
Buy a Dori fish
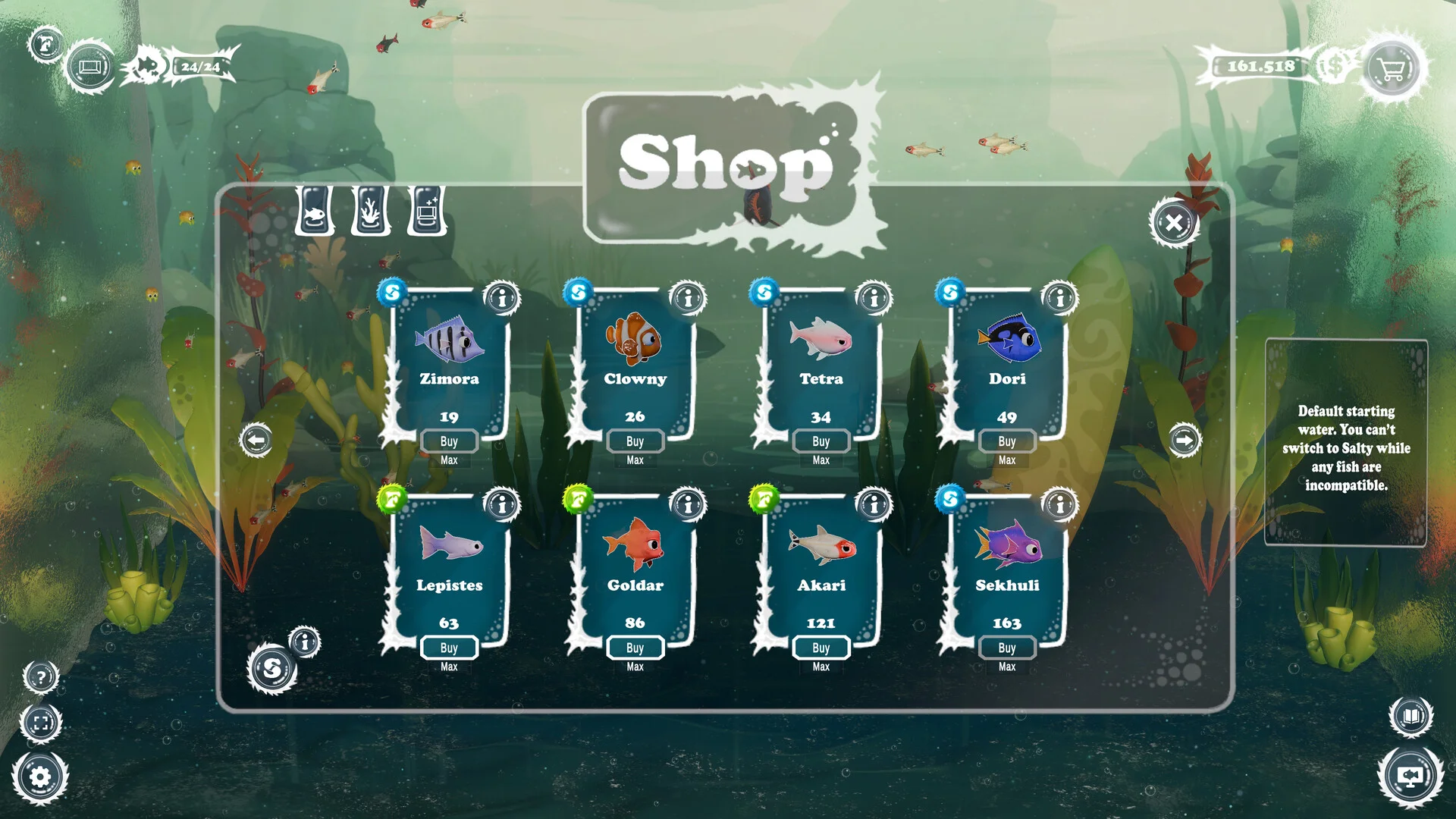coord(1006,441)
